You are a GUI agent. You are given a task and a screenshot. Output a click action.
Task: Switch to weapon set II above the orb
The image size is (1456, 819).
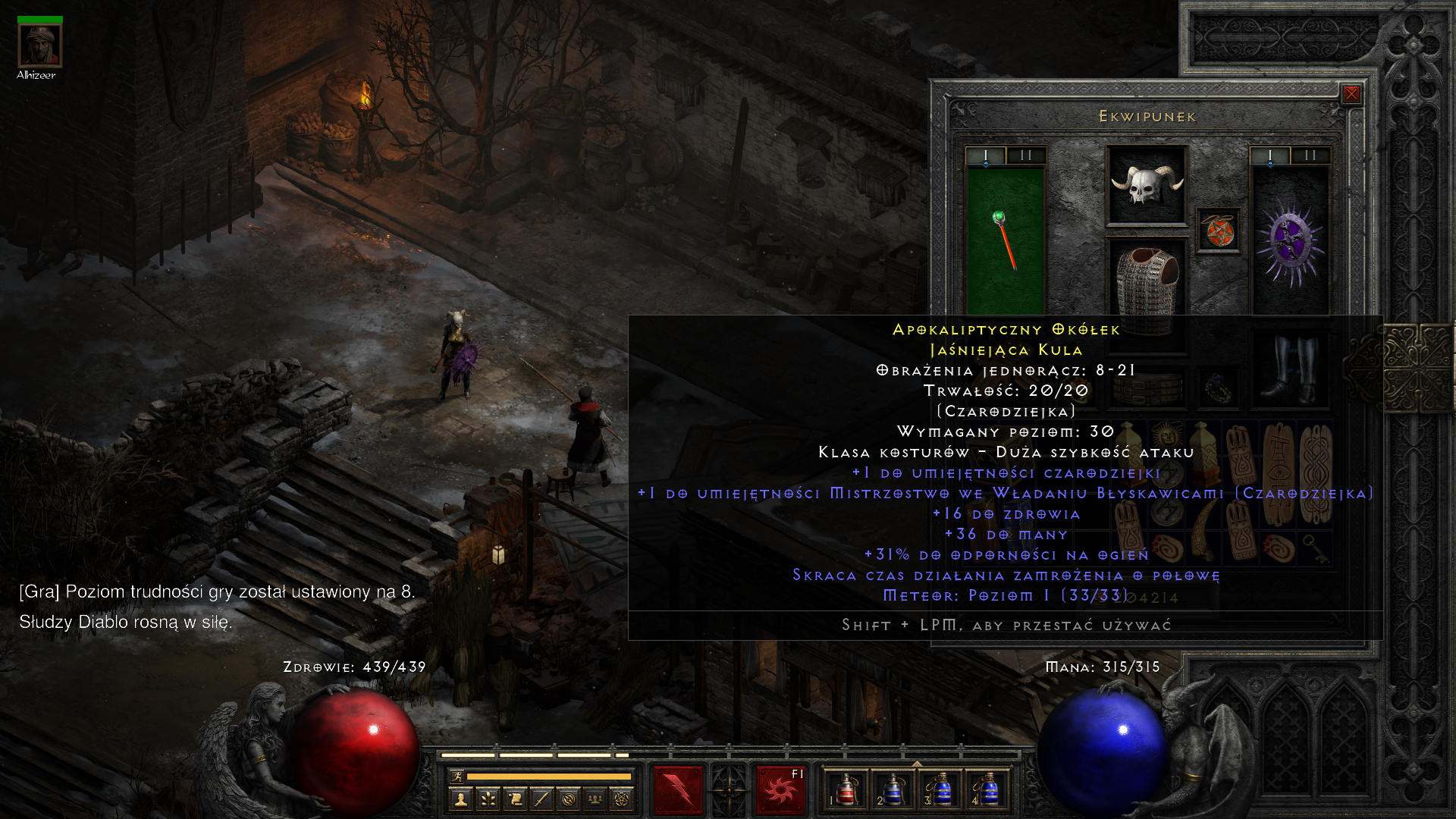tap(1026, 155)
